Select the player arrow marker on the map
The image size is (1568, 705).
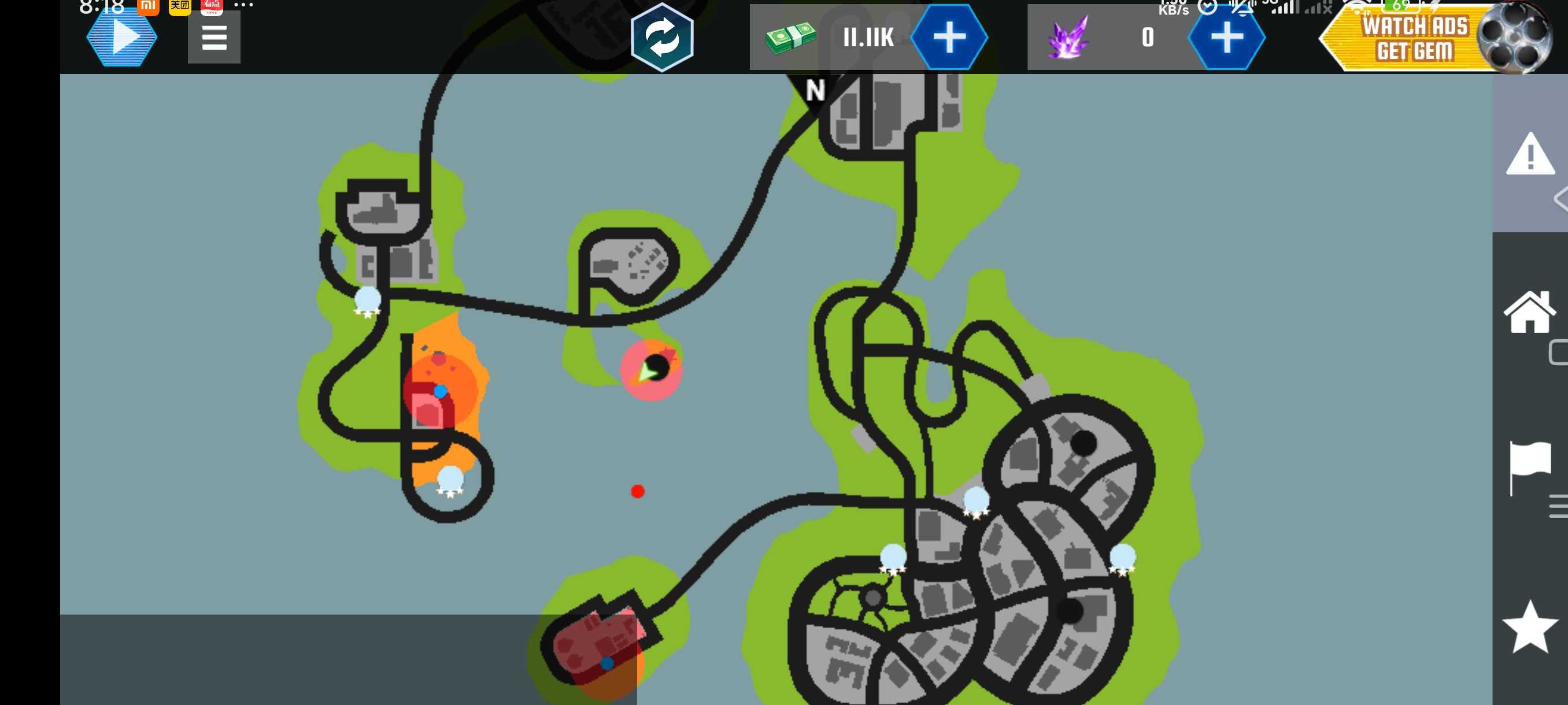[x=646, y=370]
